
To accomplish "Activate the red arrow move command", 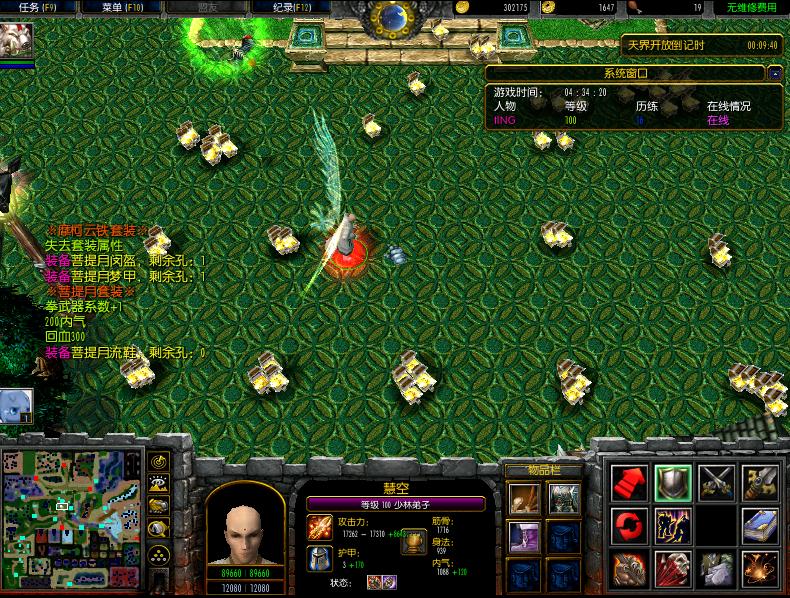I will point(630,482).
